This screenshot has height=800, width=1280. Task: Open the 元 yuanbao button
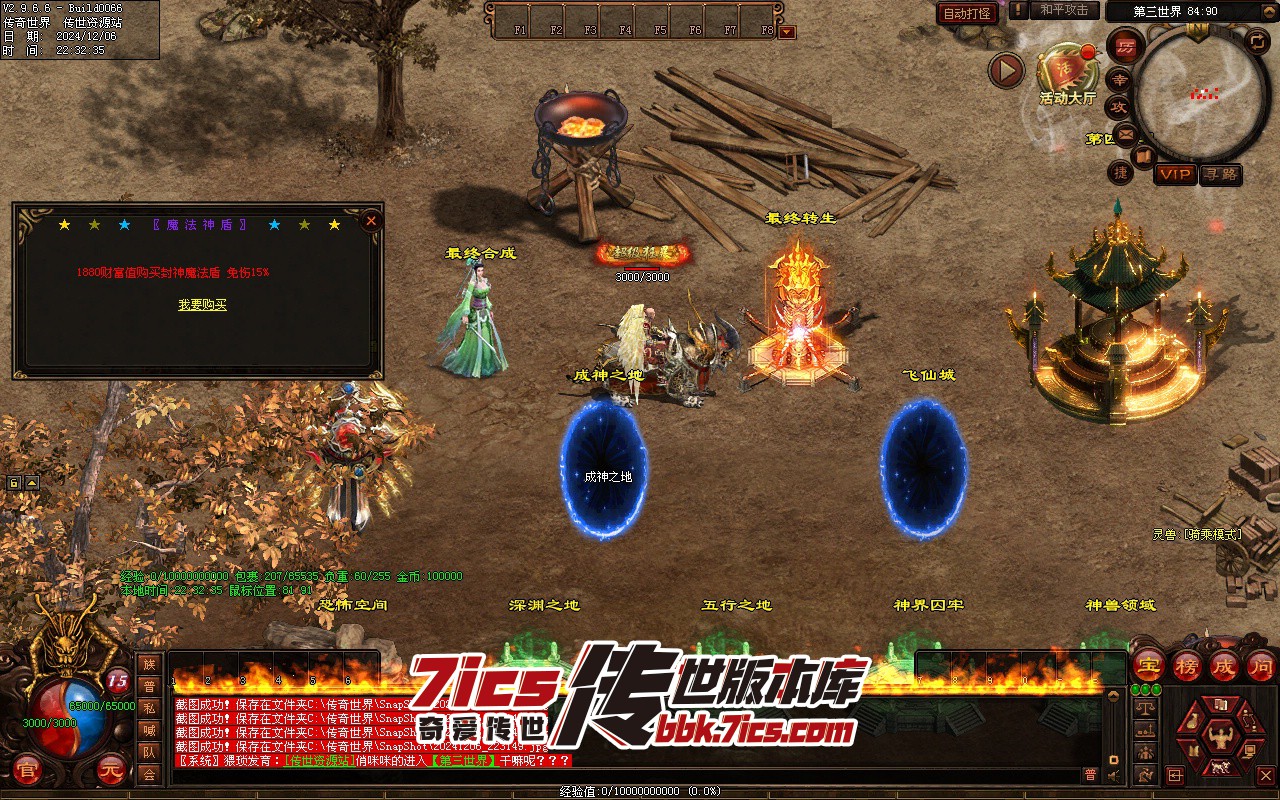coord(111,771)
